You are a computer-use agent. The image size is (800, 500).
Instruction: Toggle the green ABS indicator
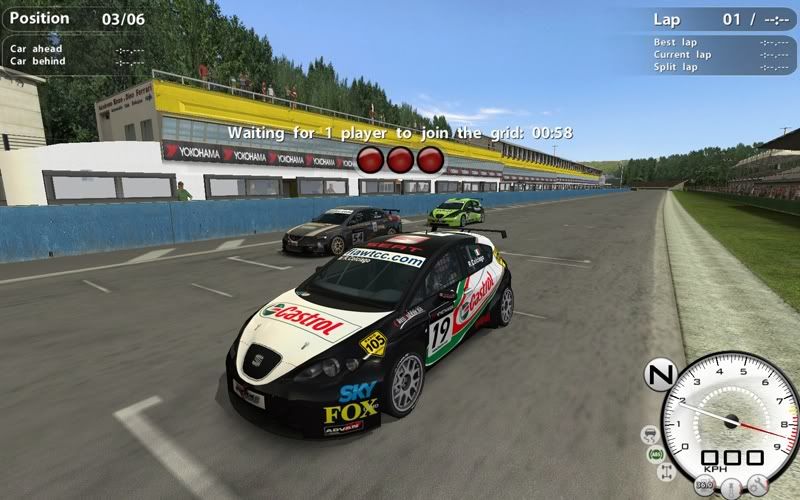point(657,454)
